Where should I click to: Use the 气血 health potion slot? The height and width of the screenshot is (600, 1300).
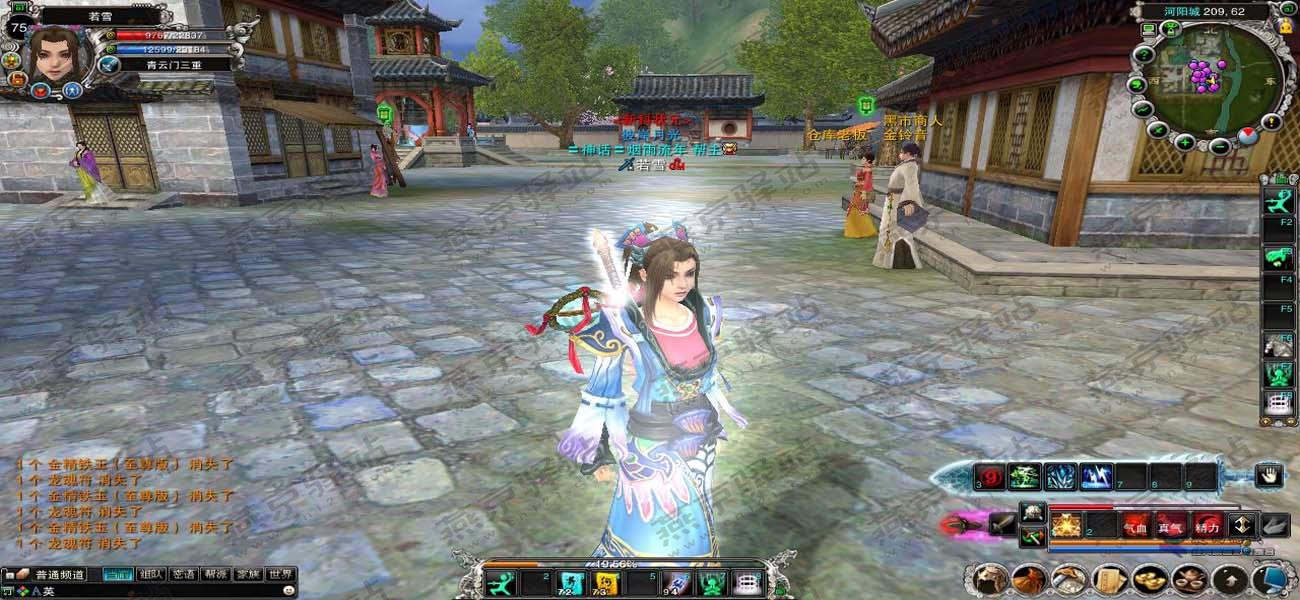tap(1135, 526)
